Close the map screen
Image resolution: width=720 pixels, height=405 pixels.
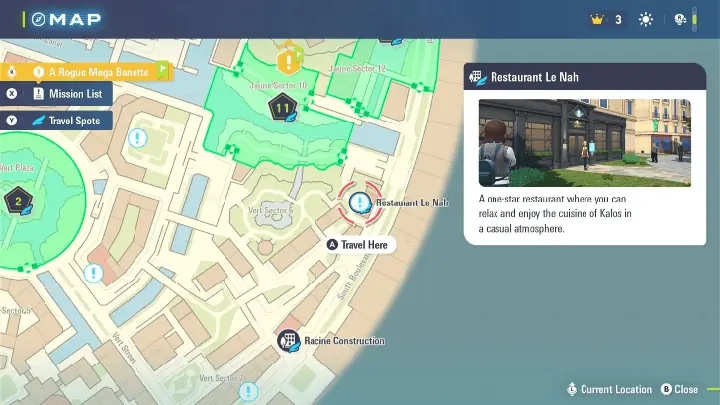[x=679, y=389]
